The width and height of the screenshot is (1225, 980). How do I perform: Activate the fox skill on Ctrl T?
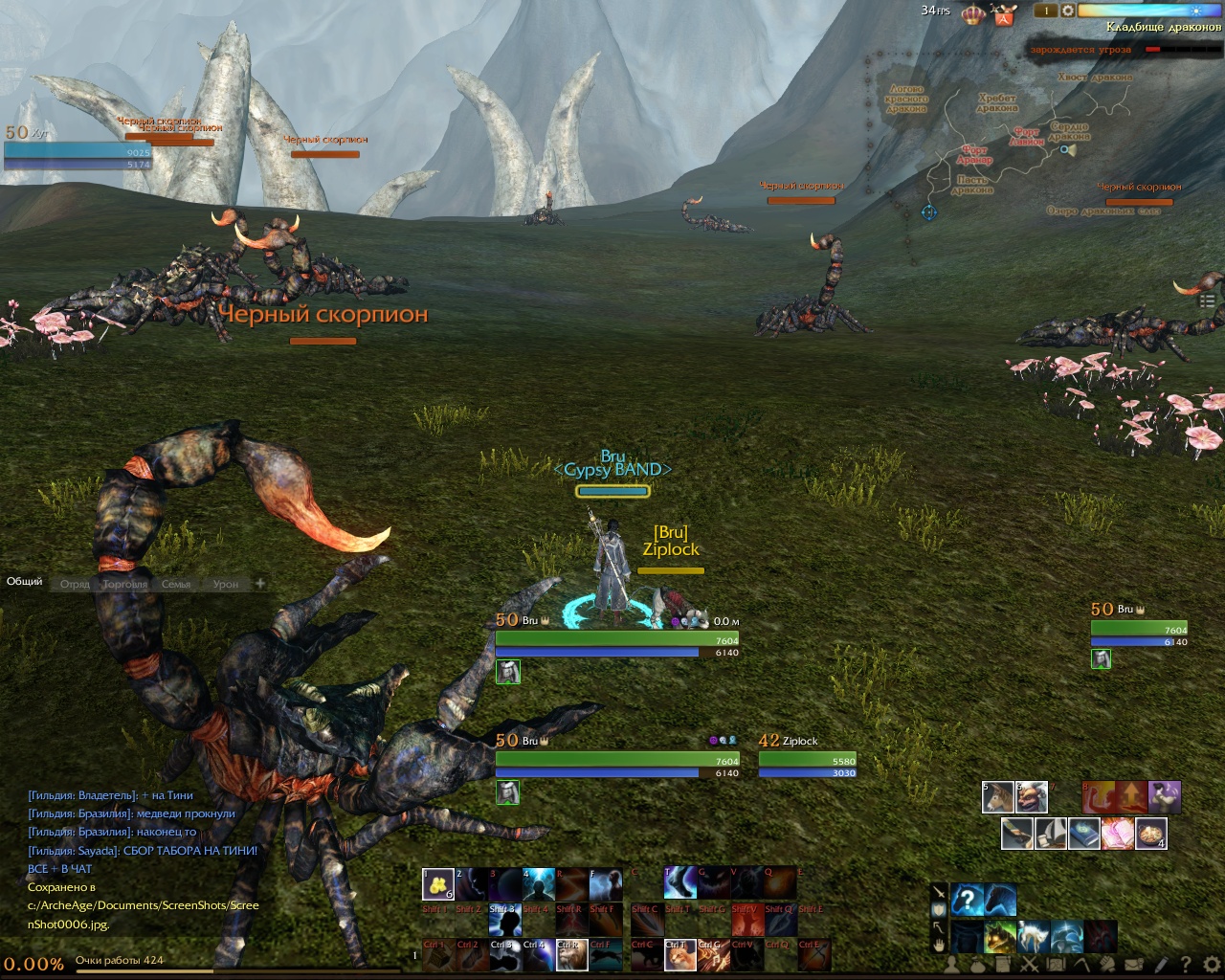click(x=679, y=956)
